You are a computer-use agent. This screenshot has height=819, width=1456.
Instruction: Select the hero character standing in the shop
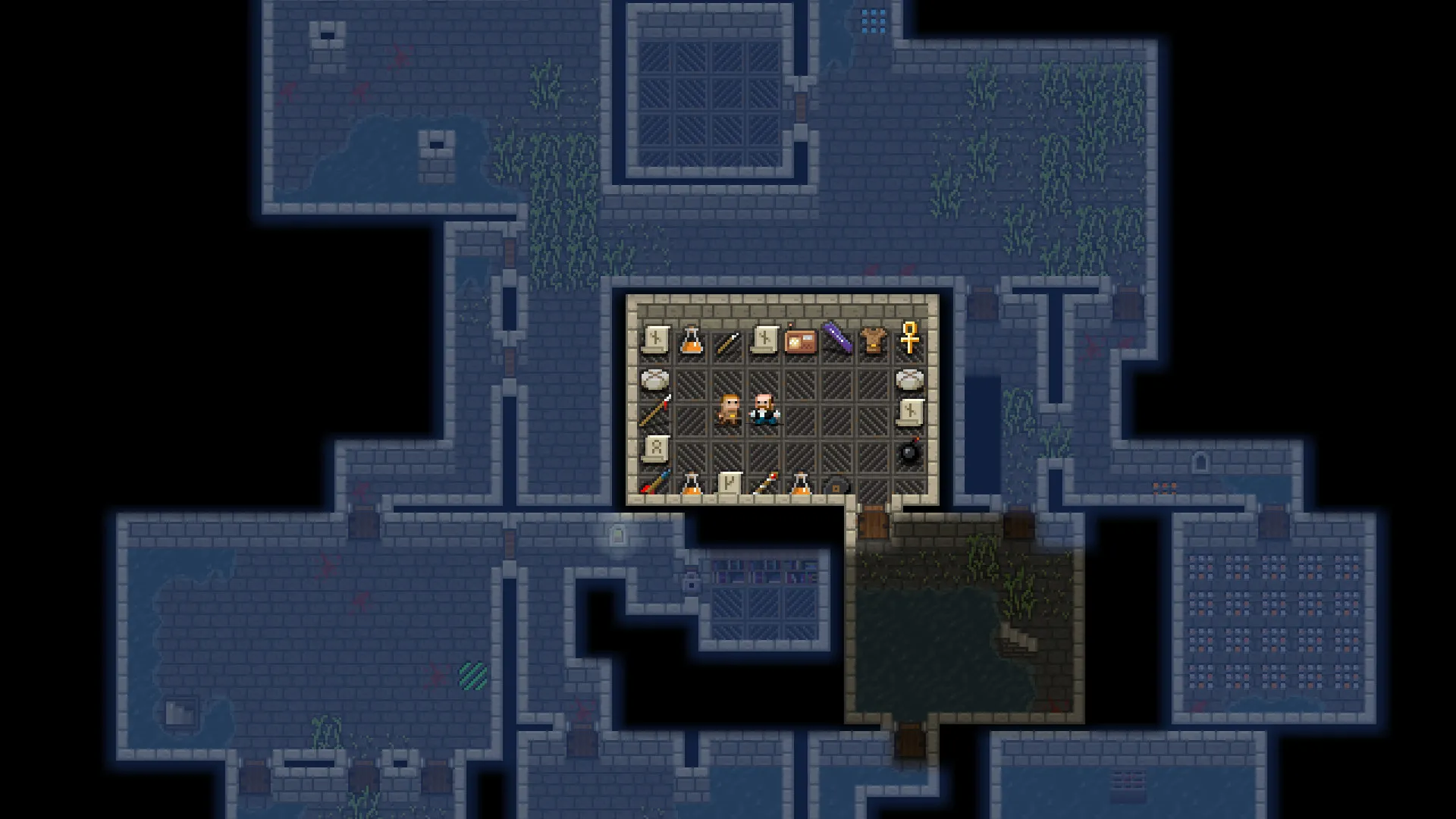point(729,410)
